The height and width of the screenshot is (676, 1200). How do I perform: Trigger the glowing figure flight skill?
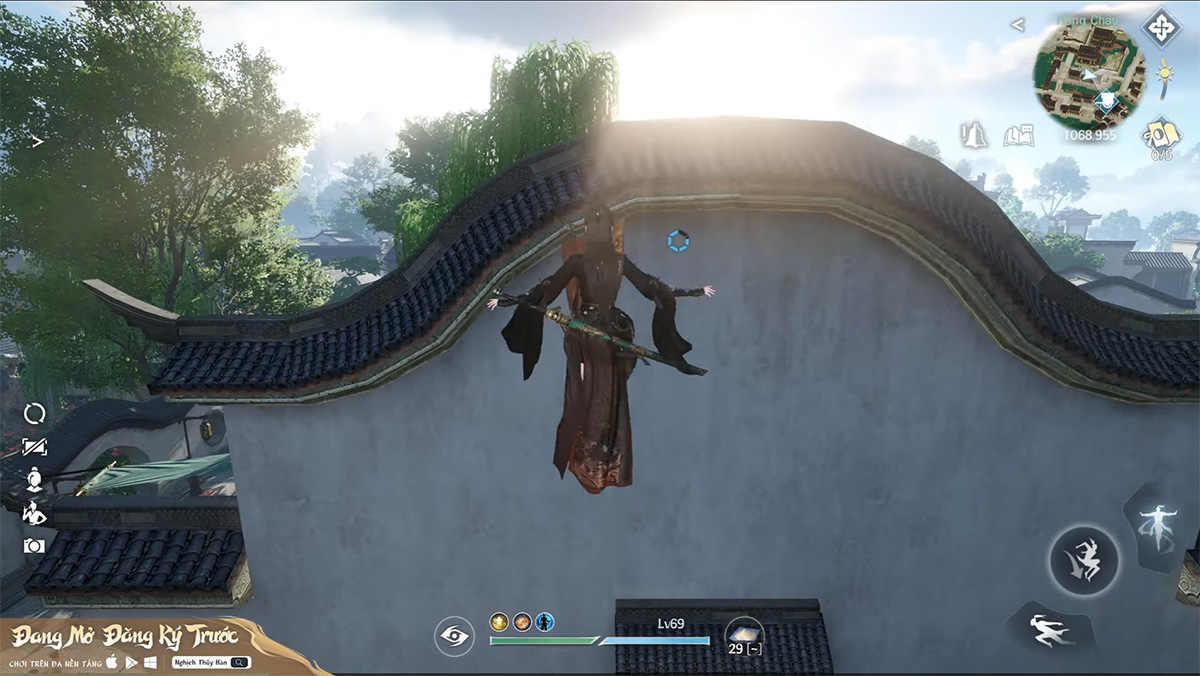coord(1159,524)
